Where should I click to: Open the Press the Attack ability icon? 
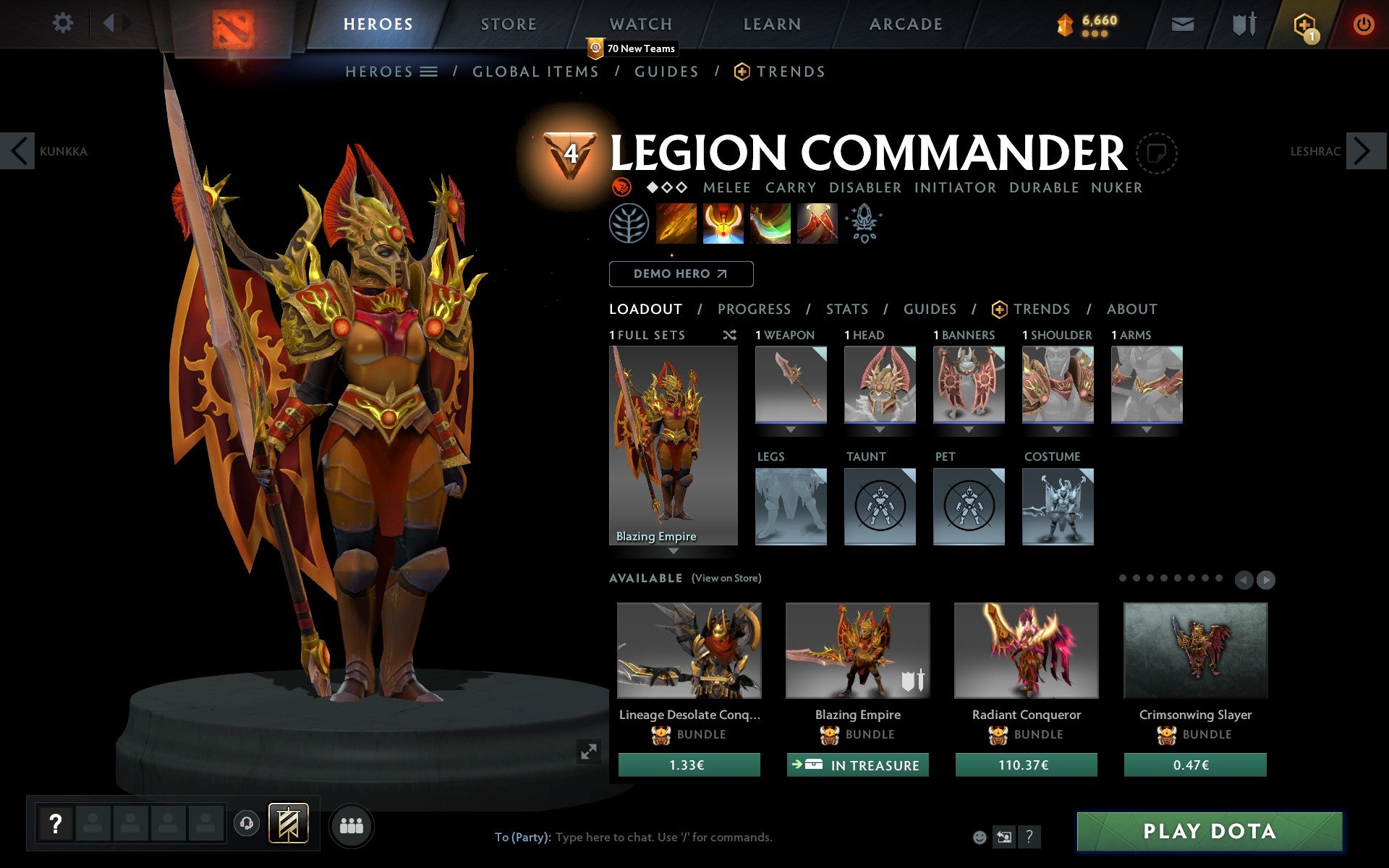(x=723, y=224)
